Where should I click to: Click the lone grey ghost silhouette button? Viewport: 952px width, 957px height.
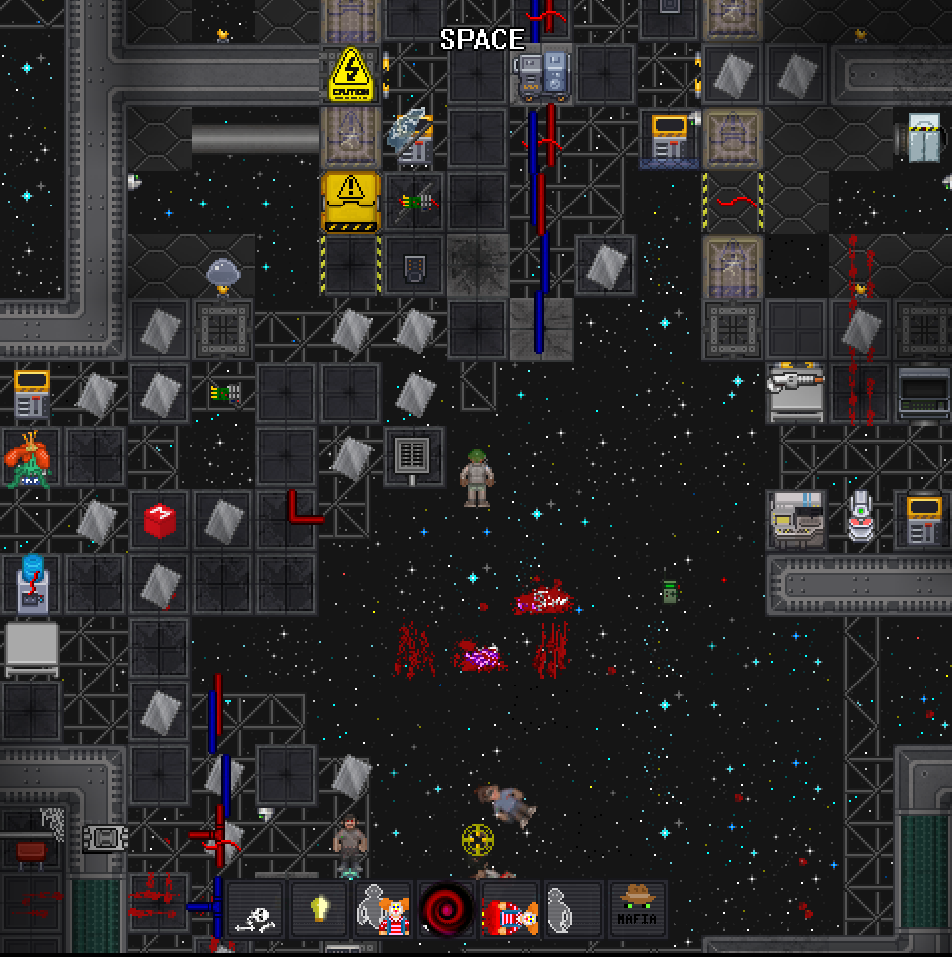click(573, 910)
